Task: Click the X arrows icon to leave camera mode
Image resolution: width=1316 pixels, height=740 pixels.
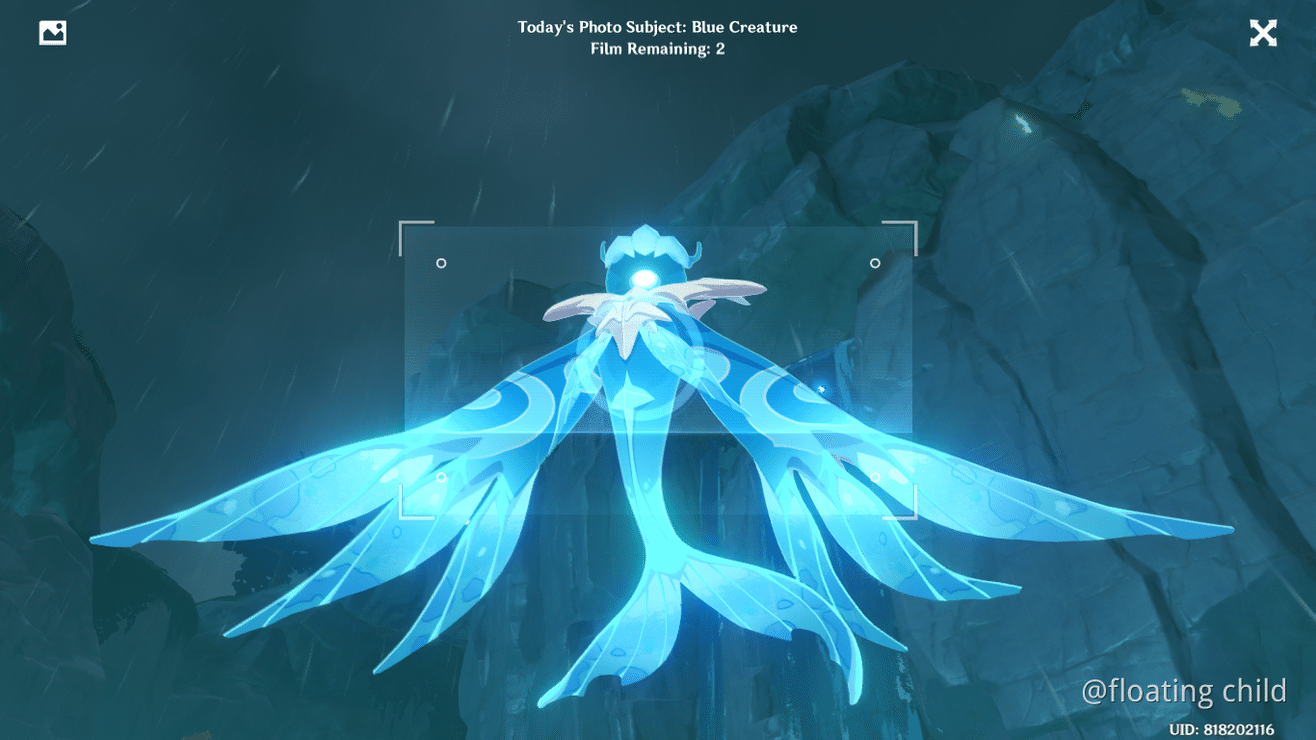Action: tap(1263, 32)
